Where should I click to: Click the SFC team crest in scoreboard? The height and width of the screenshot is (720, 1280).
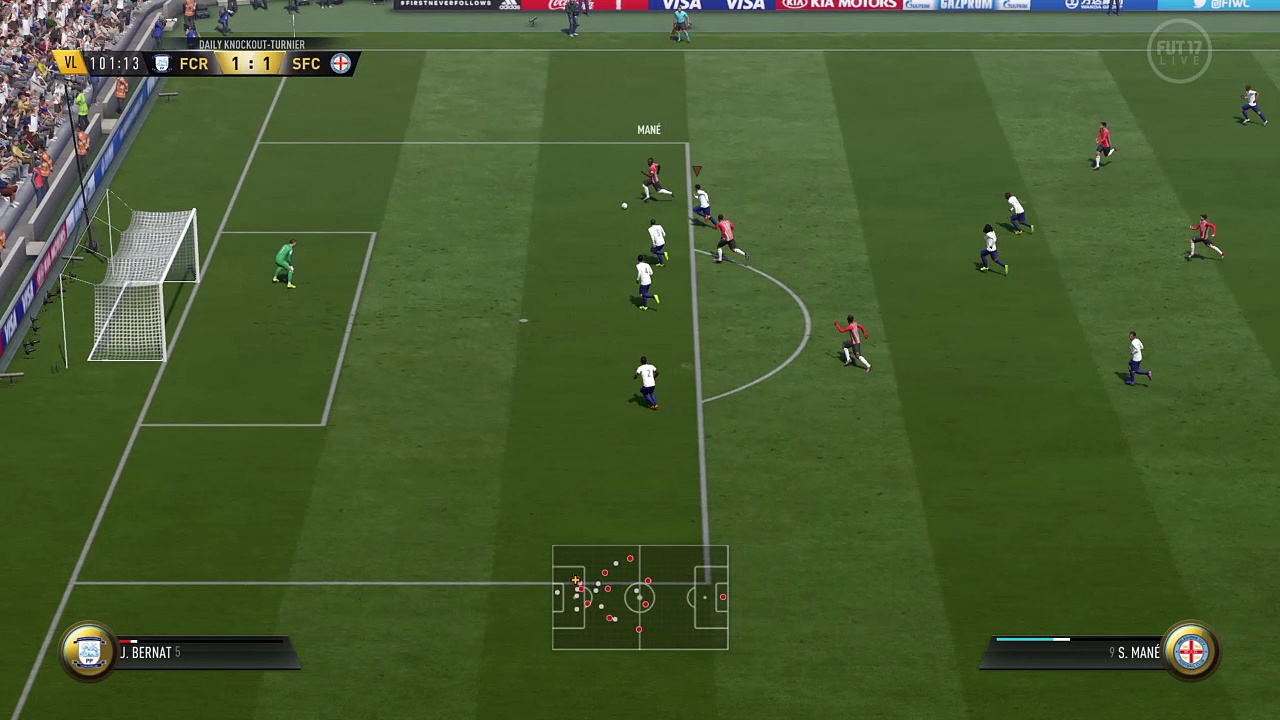[x=340, y=64]
